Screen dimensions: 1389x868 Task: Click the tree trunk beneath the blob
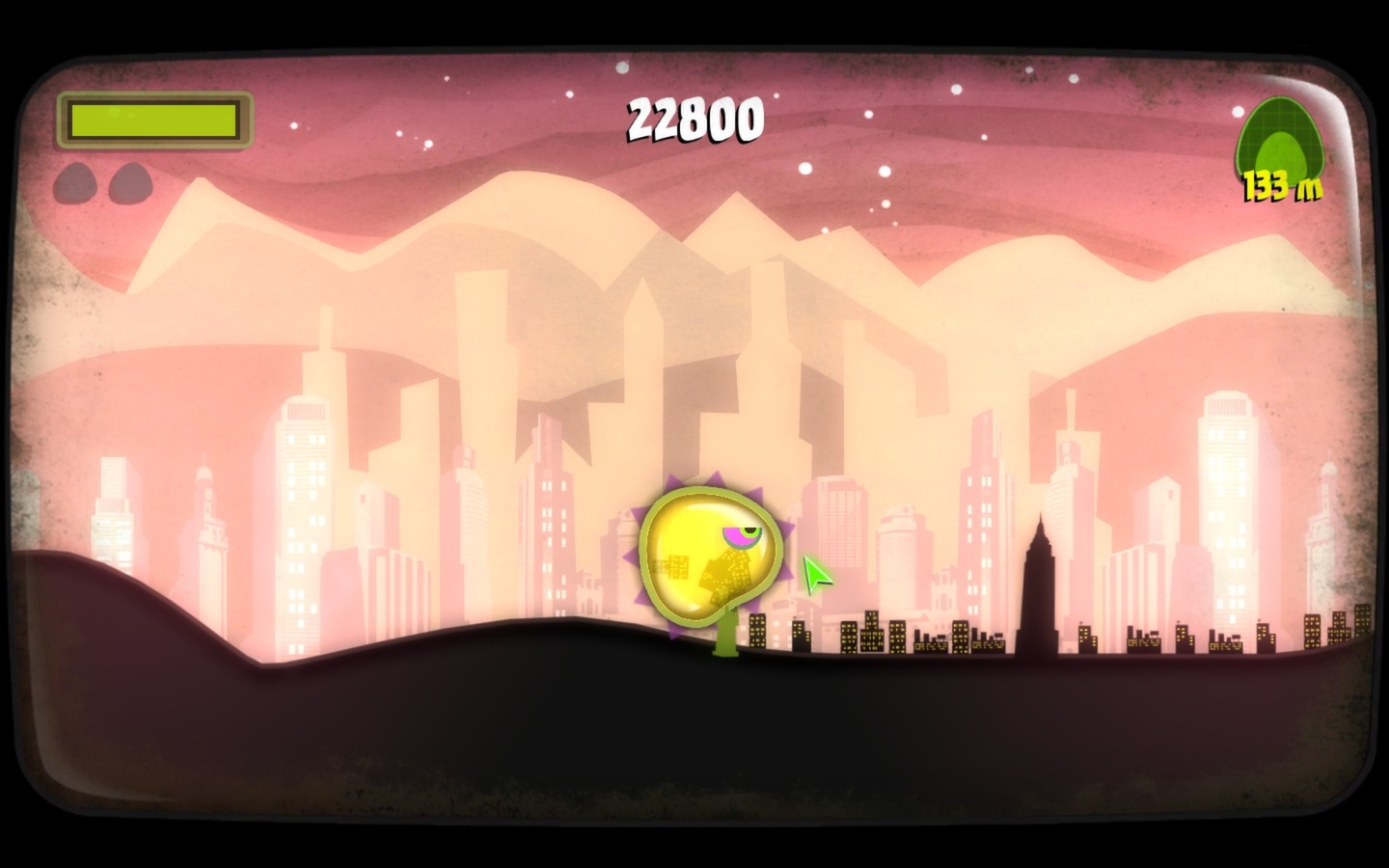[725, 637]
